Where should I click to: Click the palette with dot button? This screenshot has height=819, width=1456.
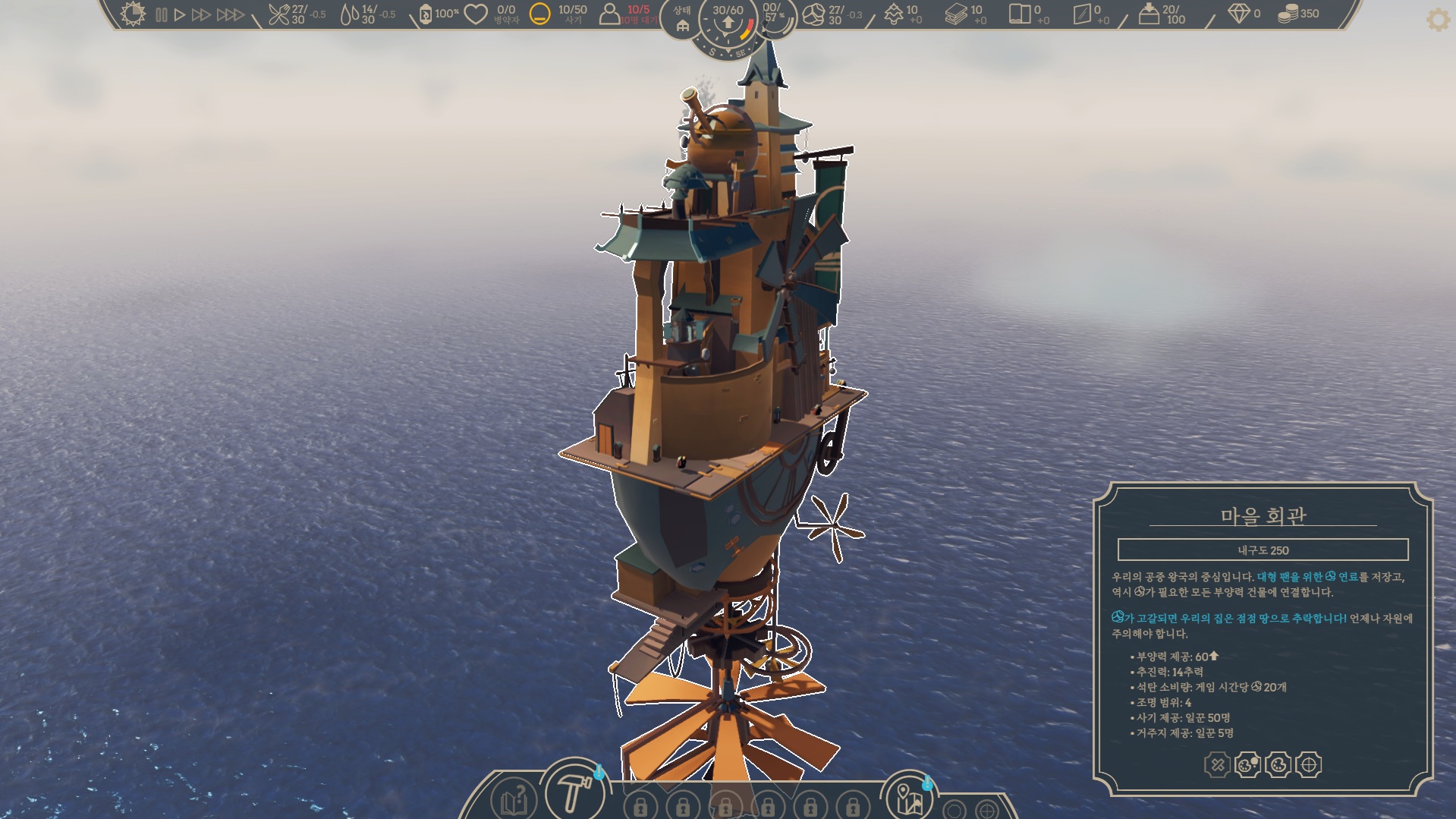[x=1247, y=764]
